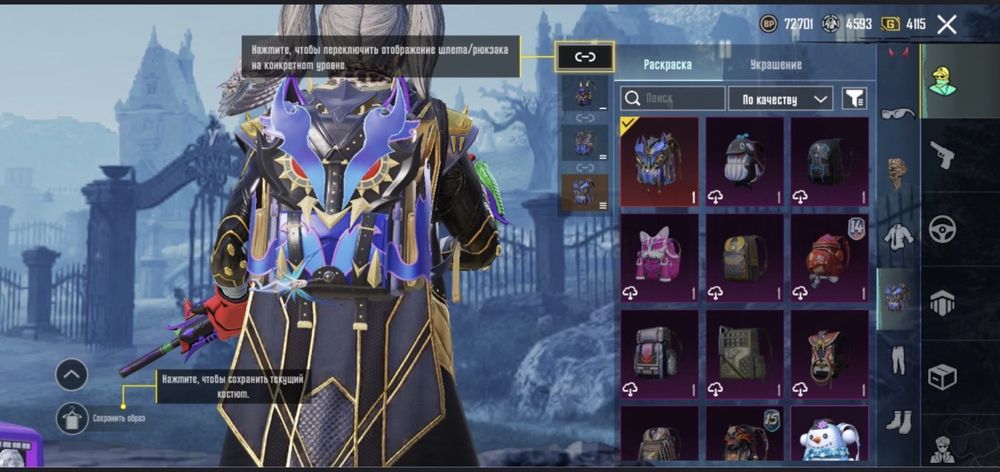Open the crate box section
The height and width of the screenshot is (472, 1000).
[942, 378]
